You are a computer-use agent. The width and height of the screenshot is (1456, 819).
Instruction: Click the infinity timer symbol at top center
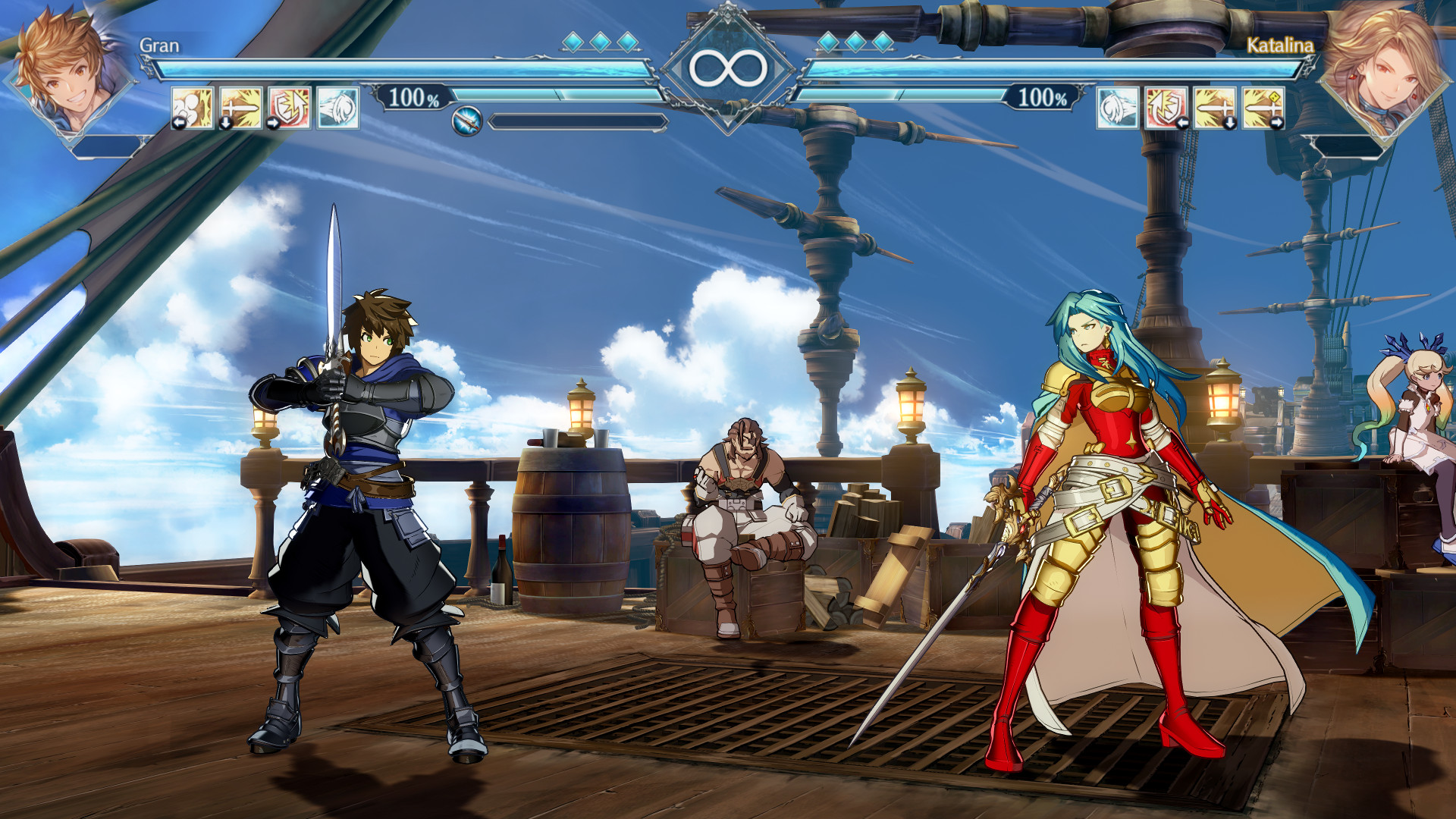coord(728,67)
